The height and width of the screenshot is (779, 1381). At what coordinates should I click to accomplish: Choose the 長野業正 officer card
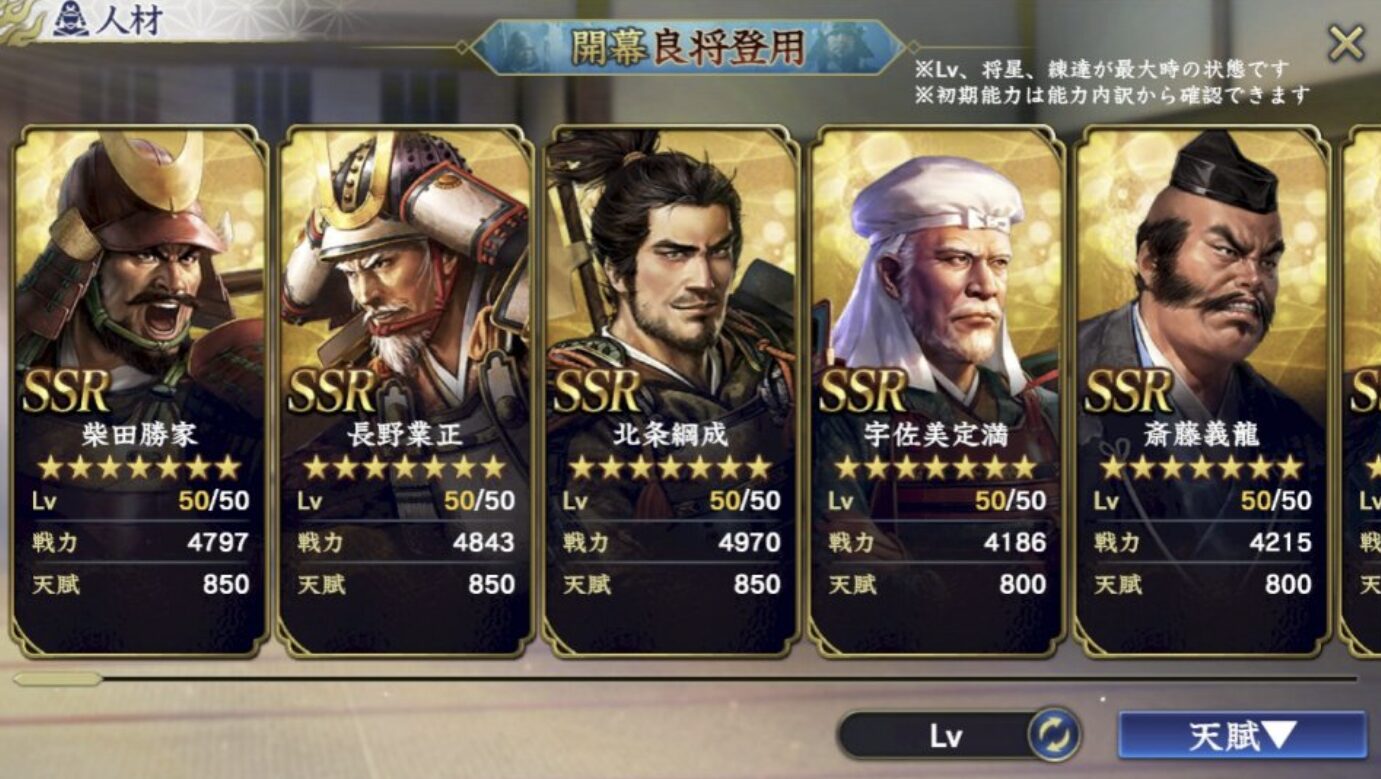pos(405,390)
